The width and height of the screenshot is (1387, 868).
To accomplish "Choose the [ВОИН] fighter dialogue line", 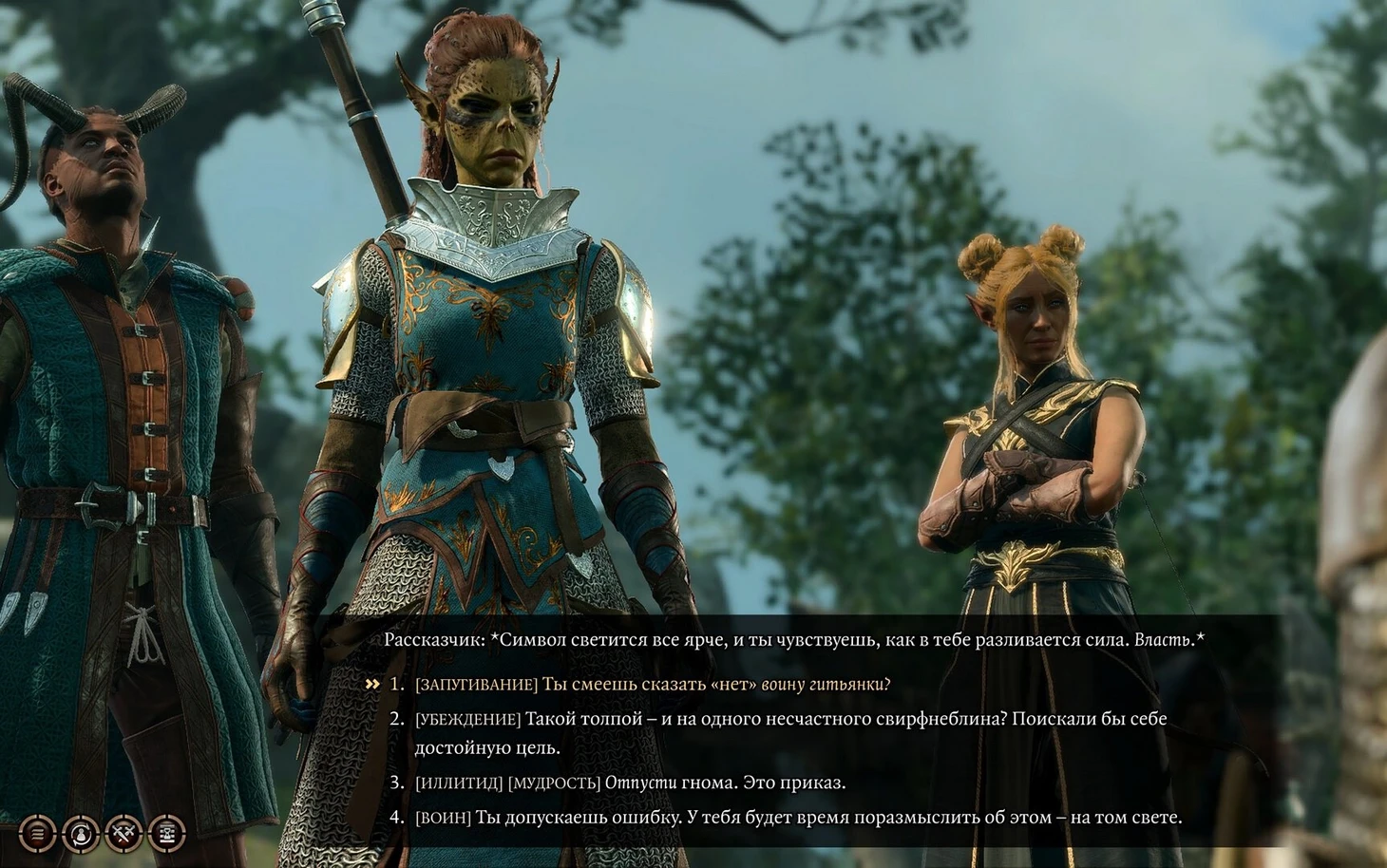I will [798, 818].
